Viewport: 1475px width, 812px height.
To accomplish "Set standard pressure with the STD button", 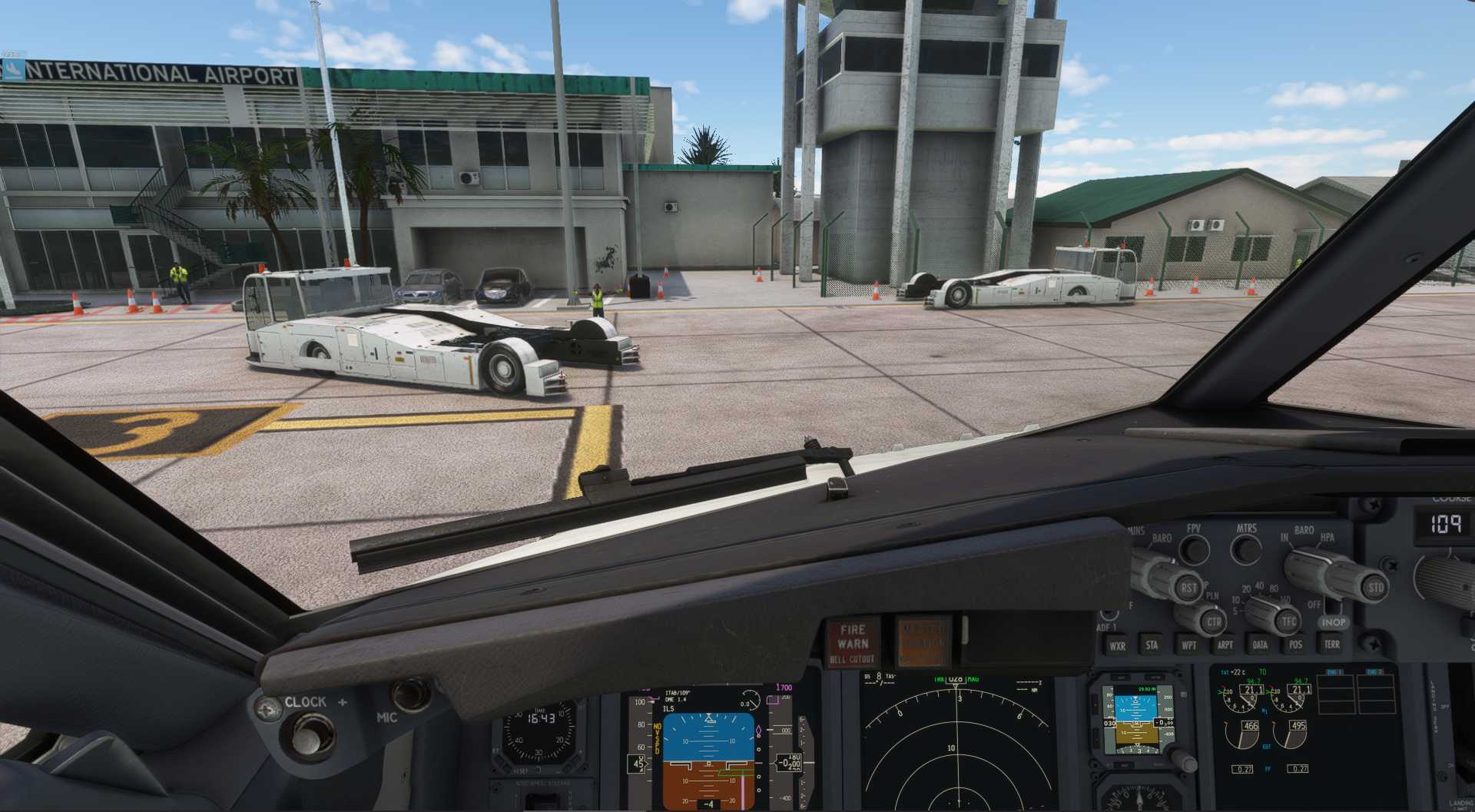I will pos(1374,588).
